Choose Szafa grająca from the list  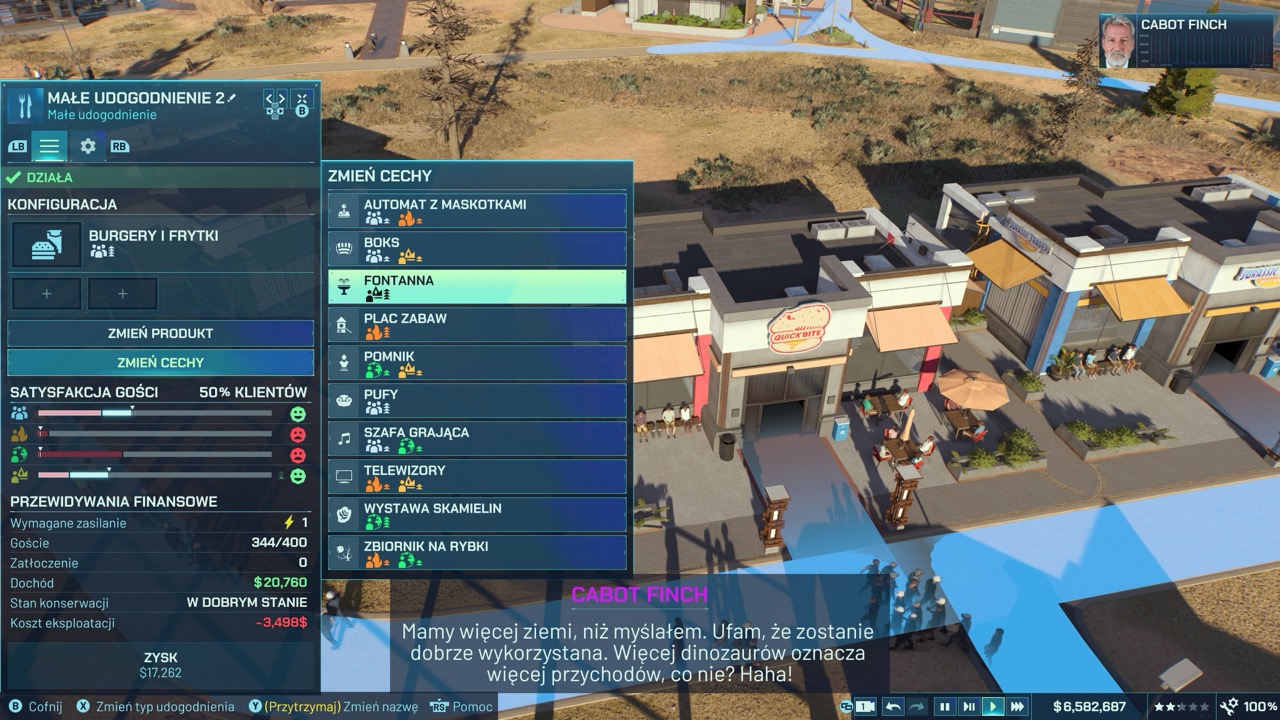tap(477, 438)
